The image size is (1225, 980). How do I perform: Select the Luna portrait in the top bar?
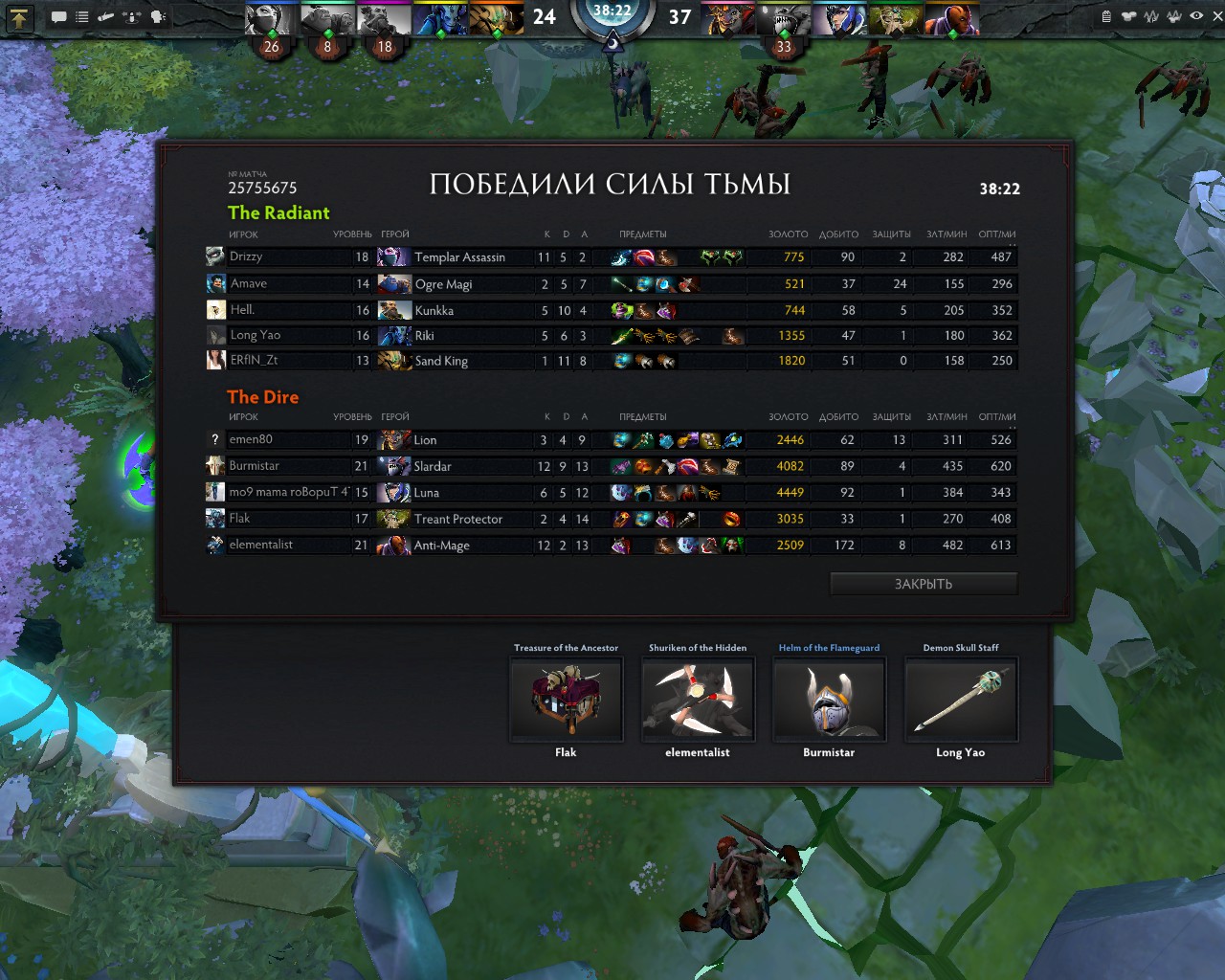[840, 19]
